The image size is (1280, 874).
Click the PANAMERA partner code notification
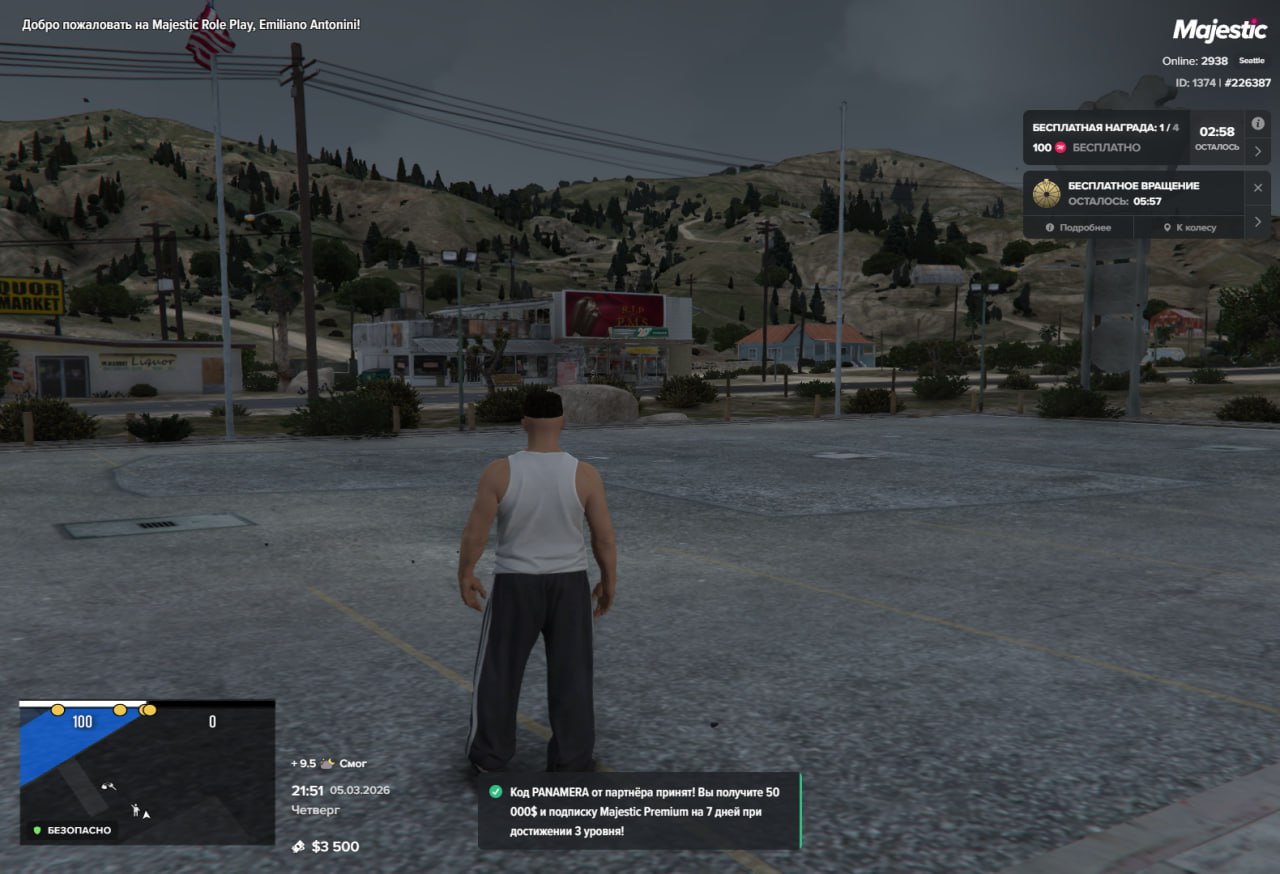coord(638,811)
